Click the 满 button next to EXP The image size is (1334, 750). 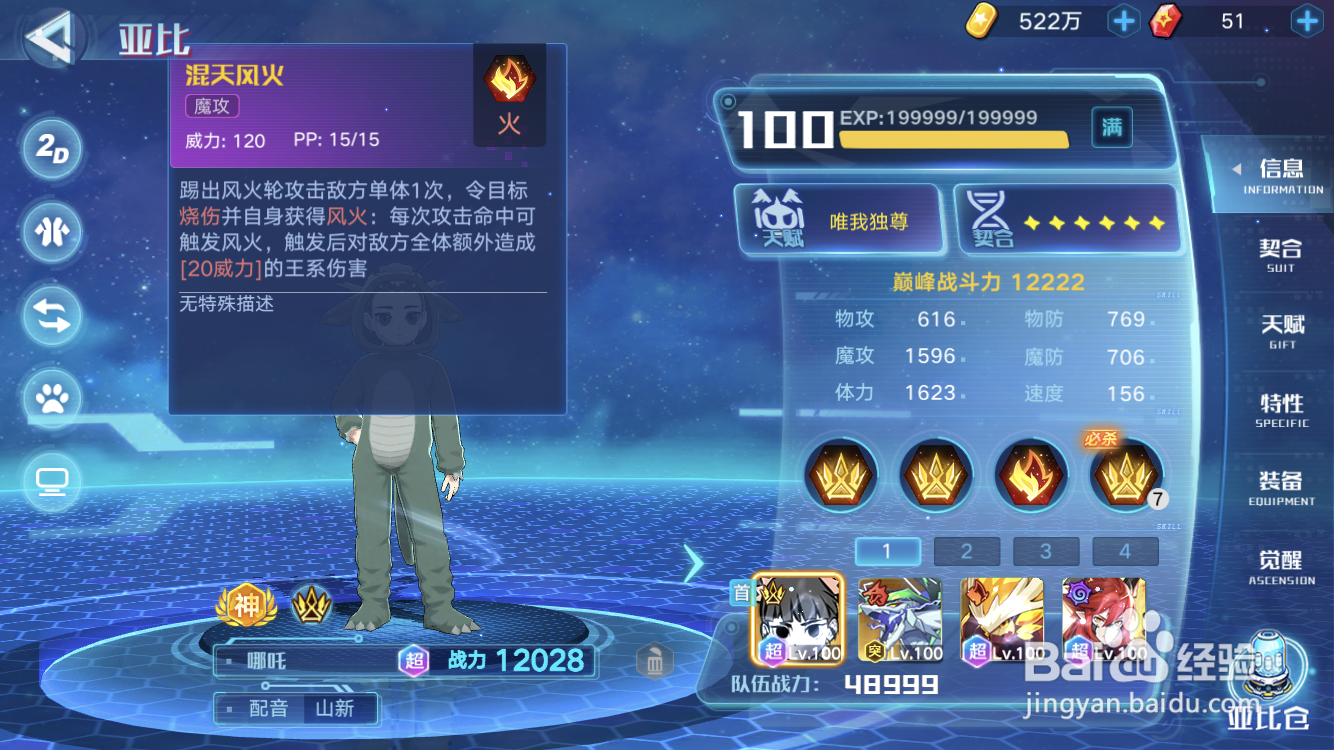pyautogui.click(x=1111, y=127)
